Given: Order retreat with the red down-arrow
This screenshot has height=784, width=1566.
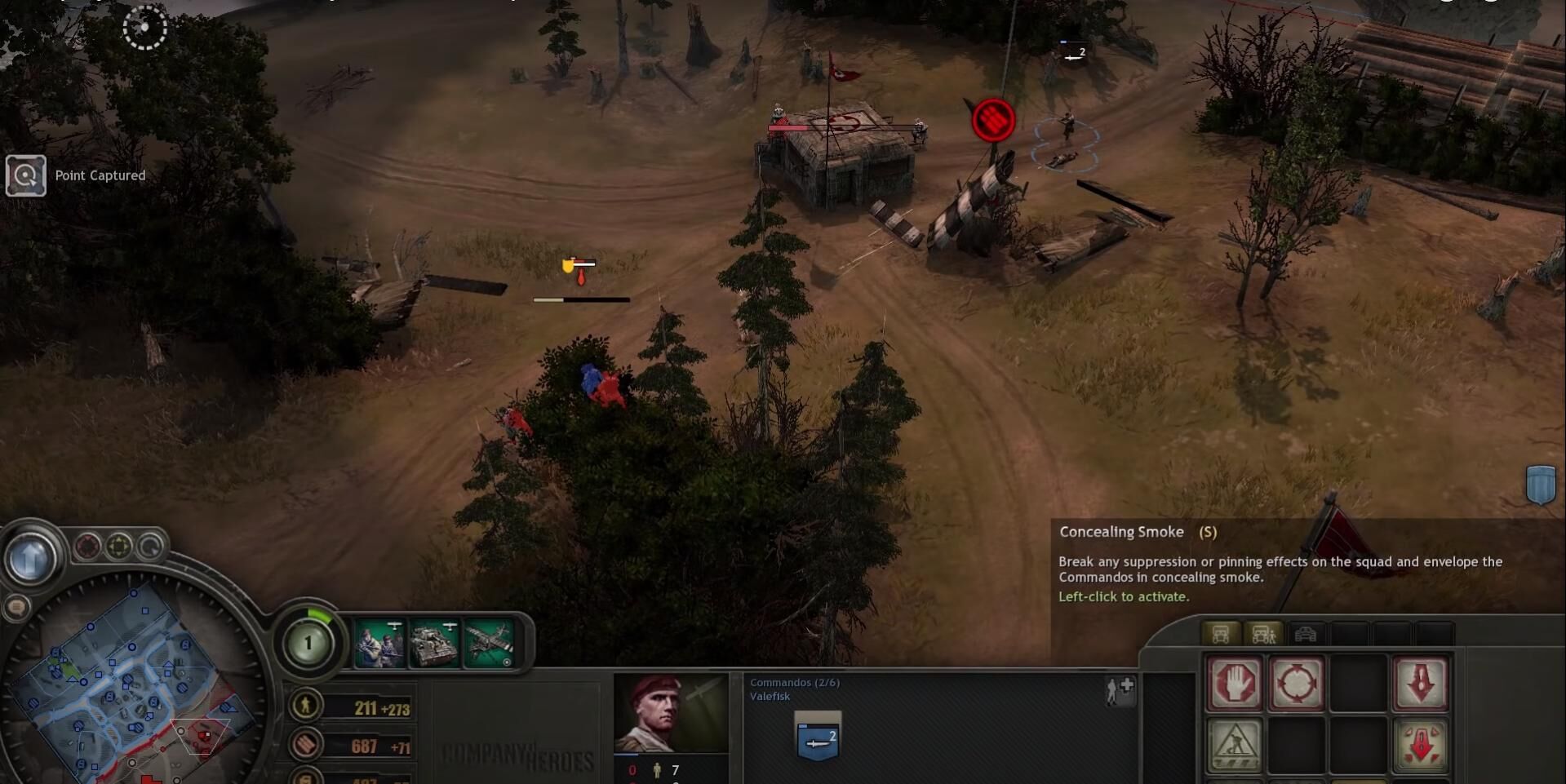Looking at the screenshot, I should click(1420, 683).
